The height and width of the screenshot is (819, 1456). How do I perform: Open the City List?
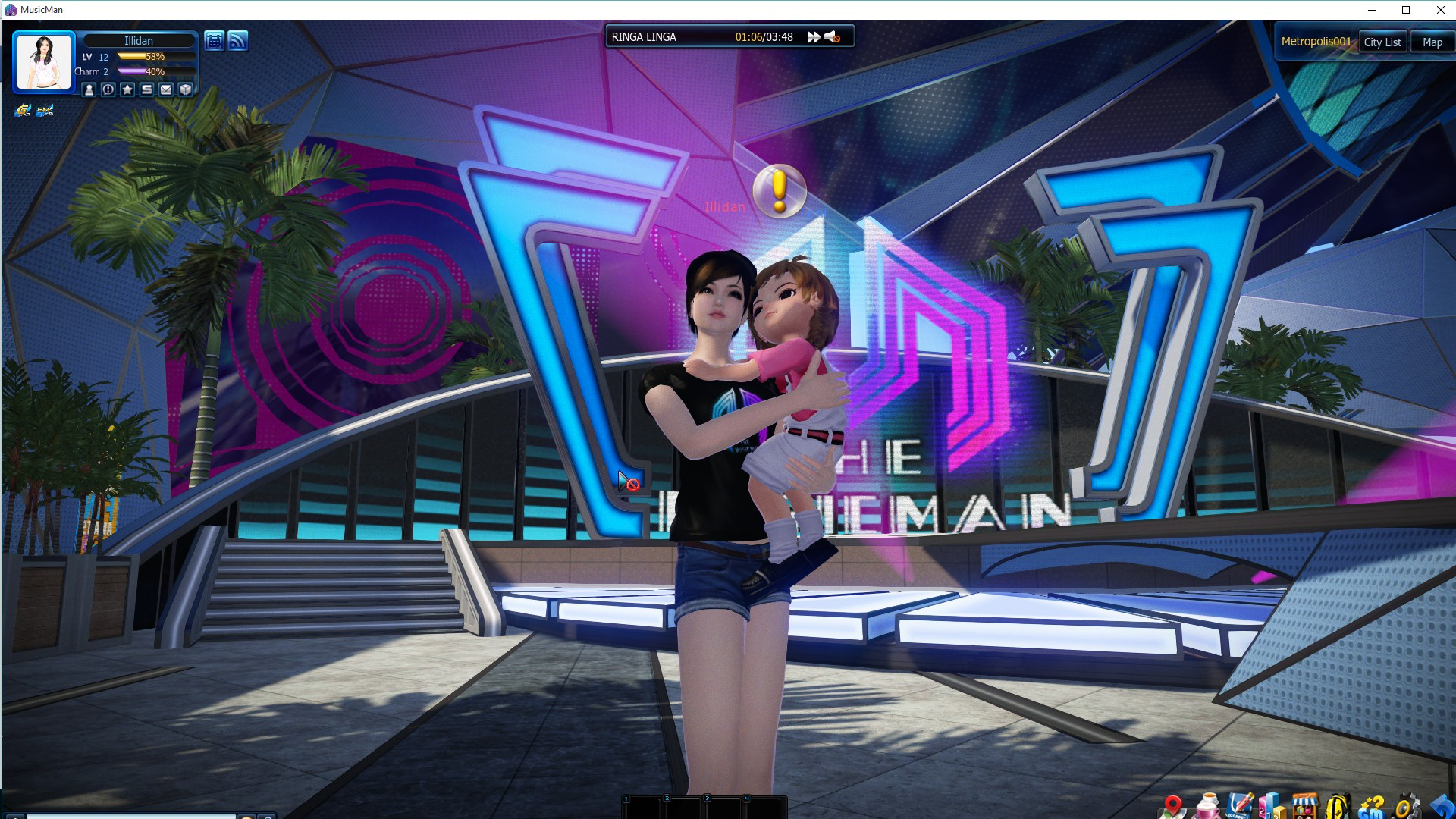(x=1382, y=42)
